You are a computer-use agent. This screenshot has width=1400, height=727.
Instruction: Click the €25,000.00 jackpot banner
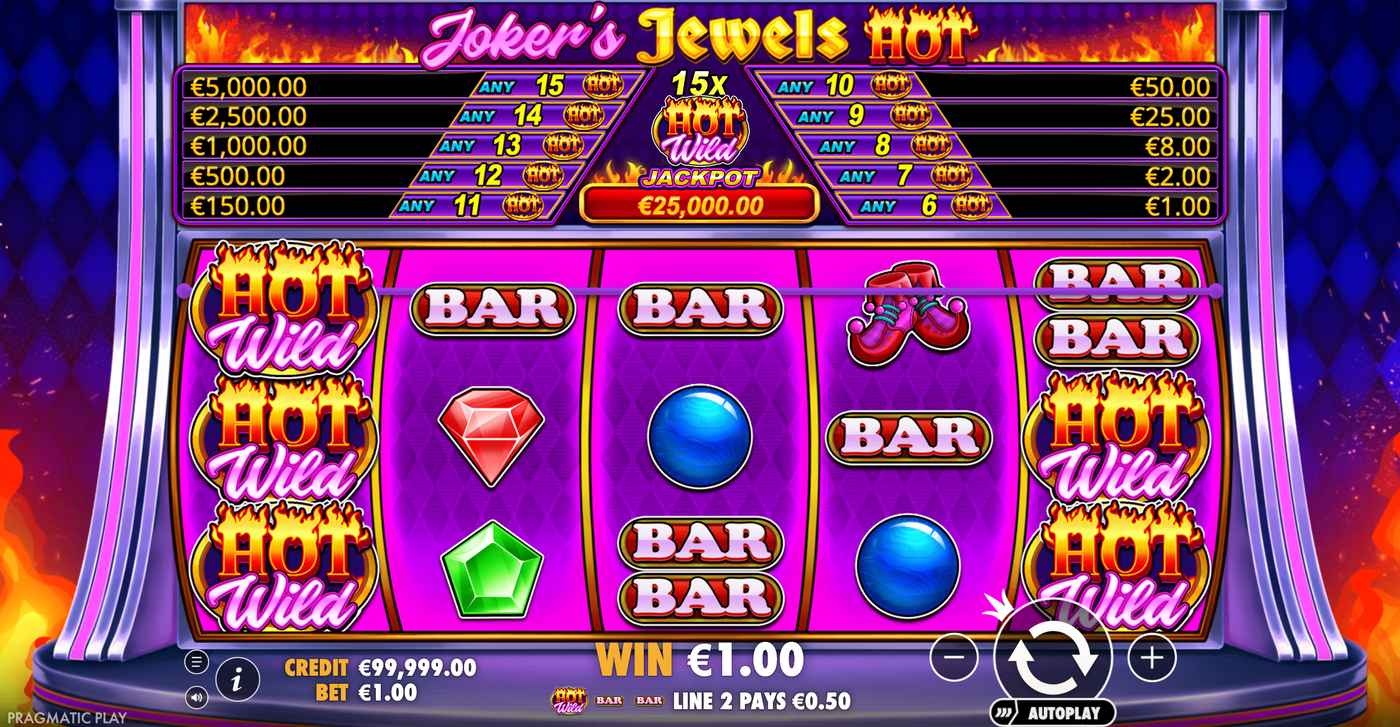(x=700, y=206)
